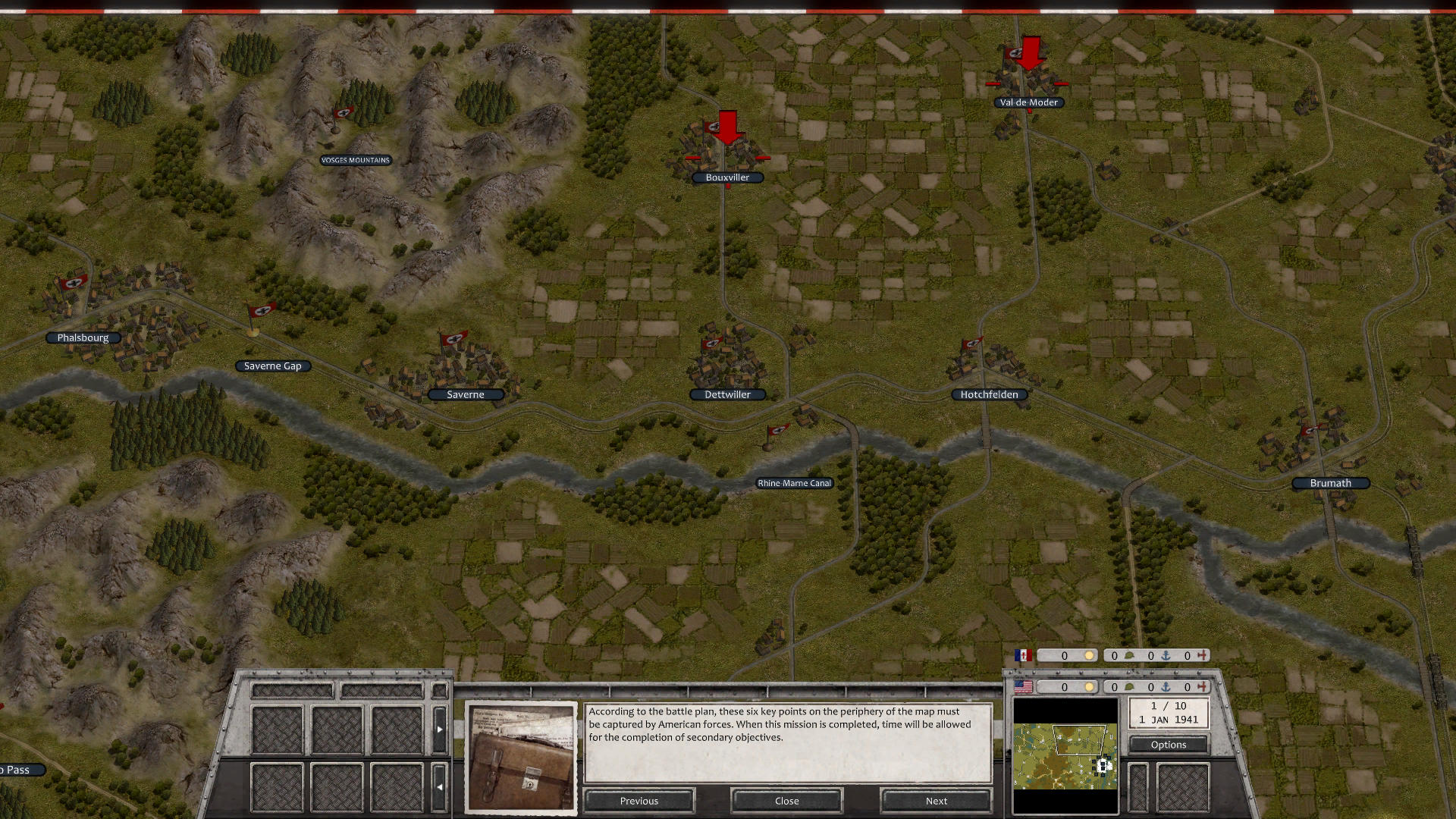This screenshot has height=819, width=1456.
Task: Advance briefing pages with the Next button arrow
Action: pos(936,801)
